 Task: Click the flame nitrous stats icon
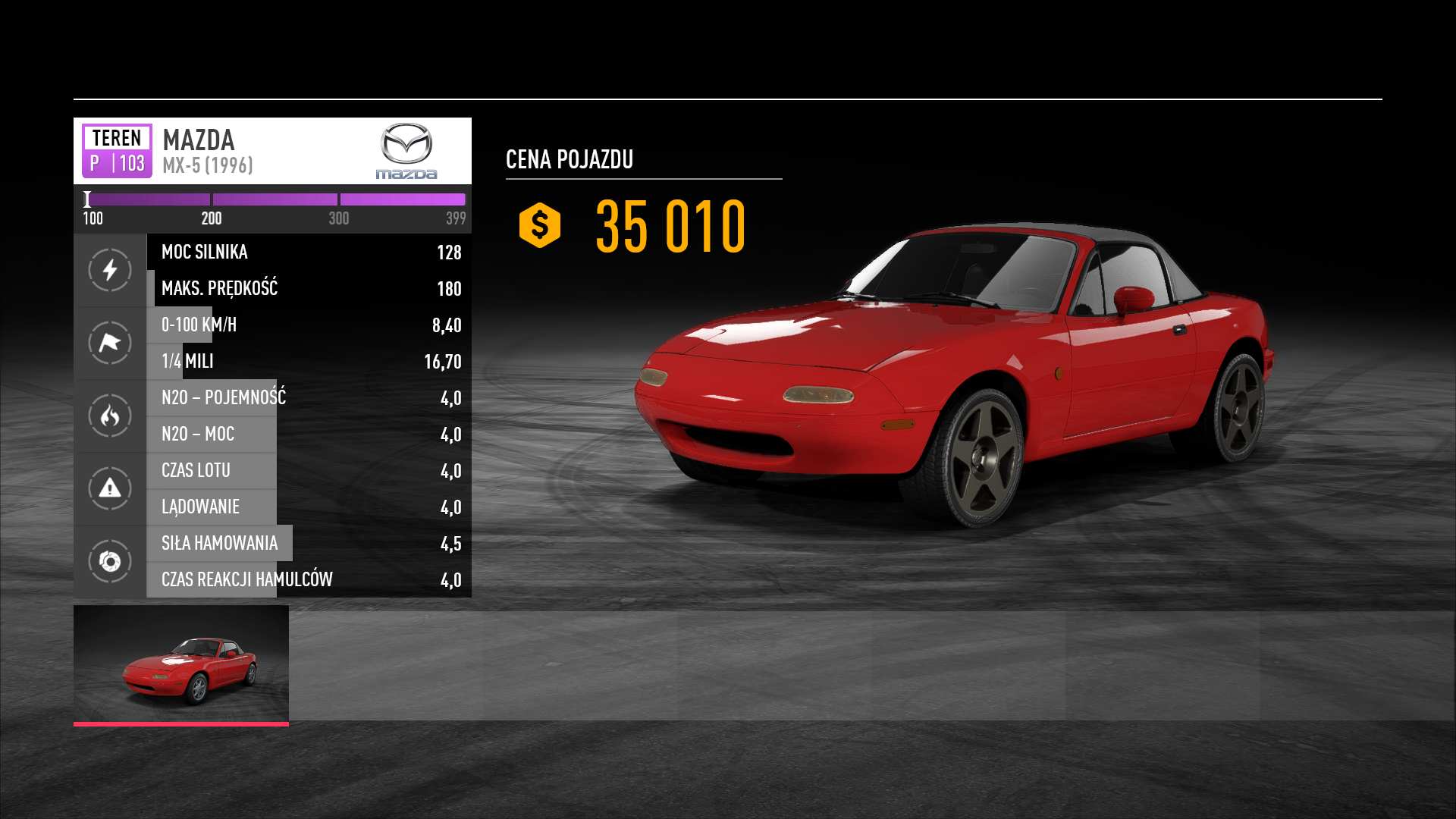click(110, 416)
